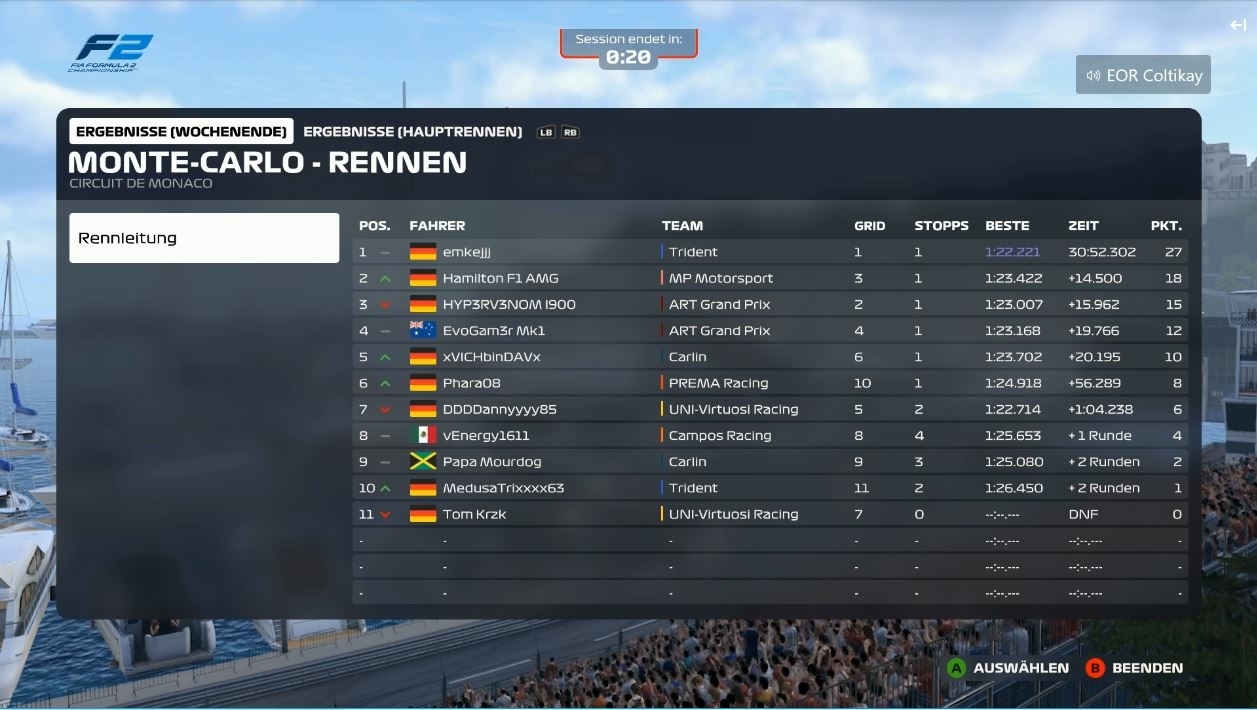Select race winner emkejjj's result row
This screenshot has height=710, width=1257.
770,252
